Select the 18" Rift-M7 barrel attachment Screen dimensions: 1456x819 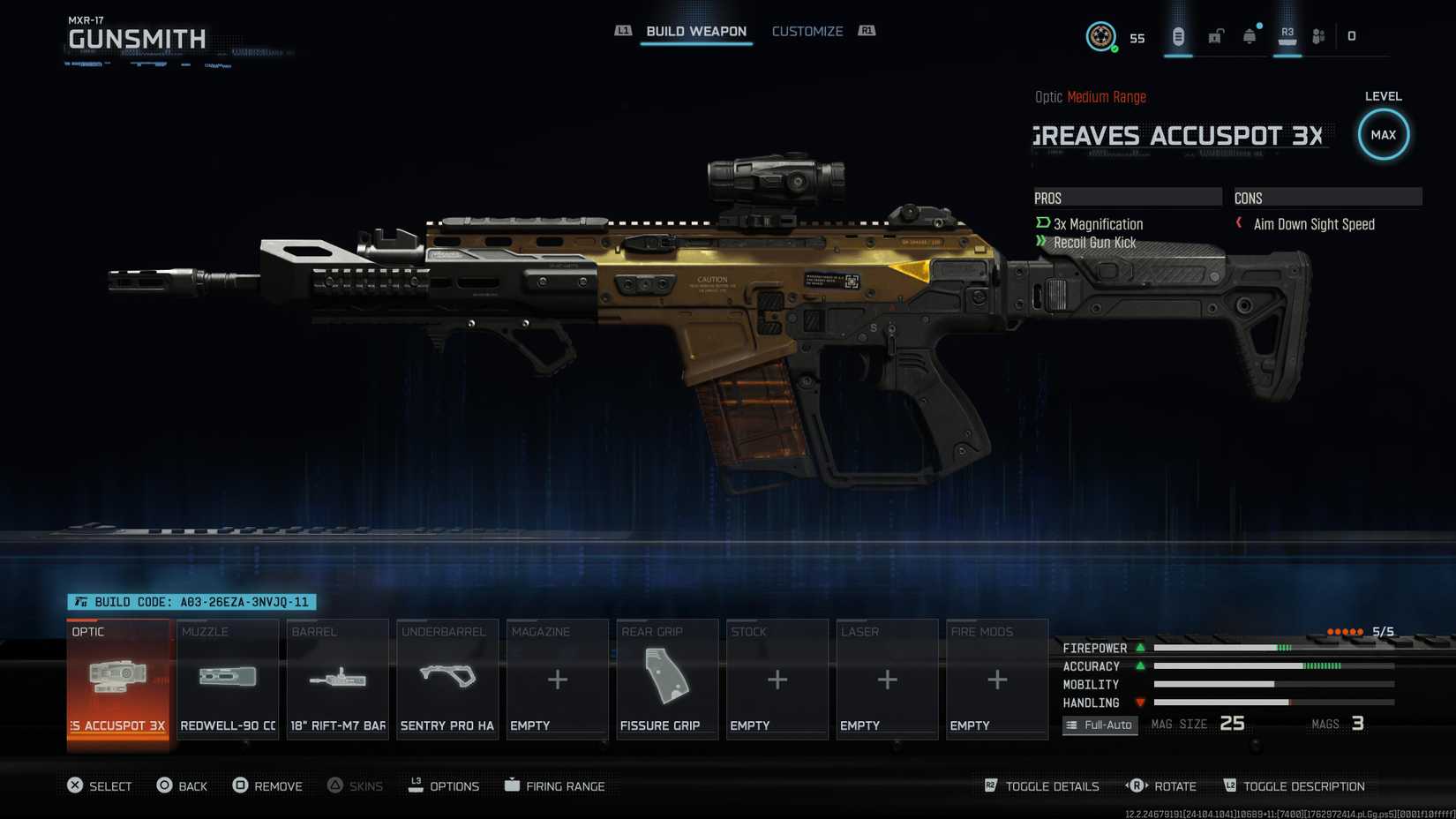[337, 680]
